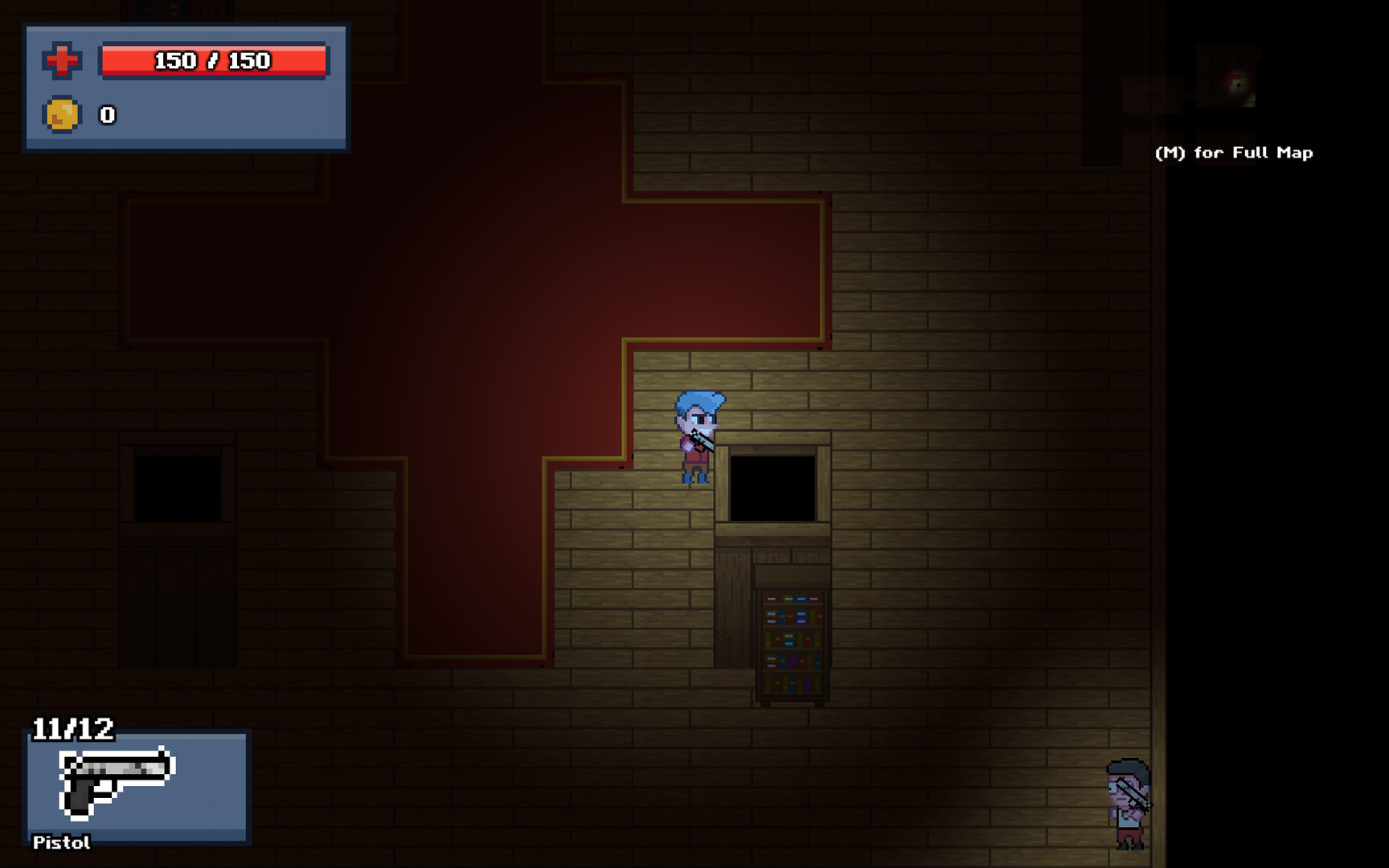
Task: Select the Pistol label text
Action: (60, 843)
